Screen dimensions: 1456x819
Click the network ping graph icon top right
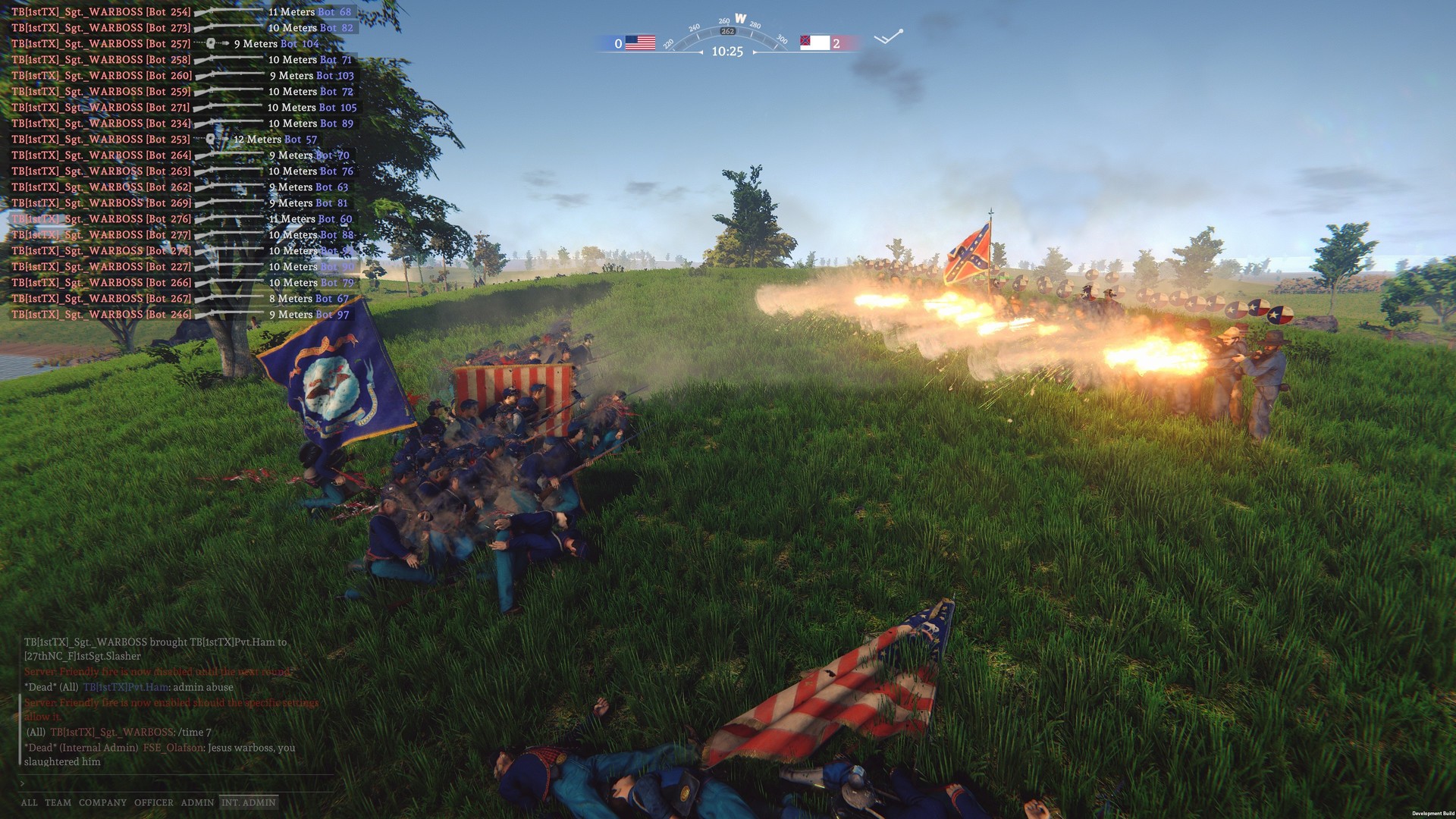point(887,34)
